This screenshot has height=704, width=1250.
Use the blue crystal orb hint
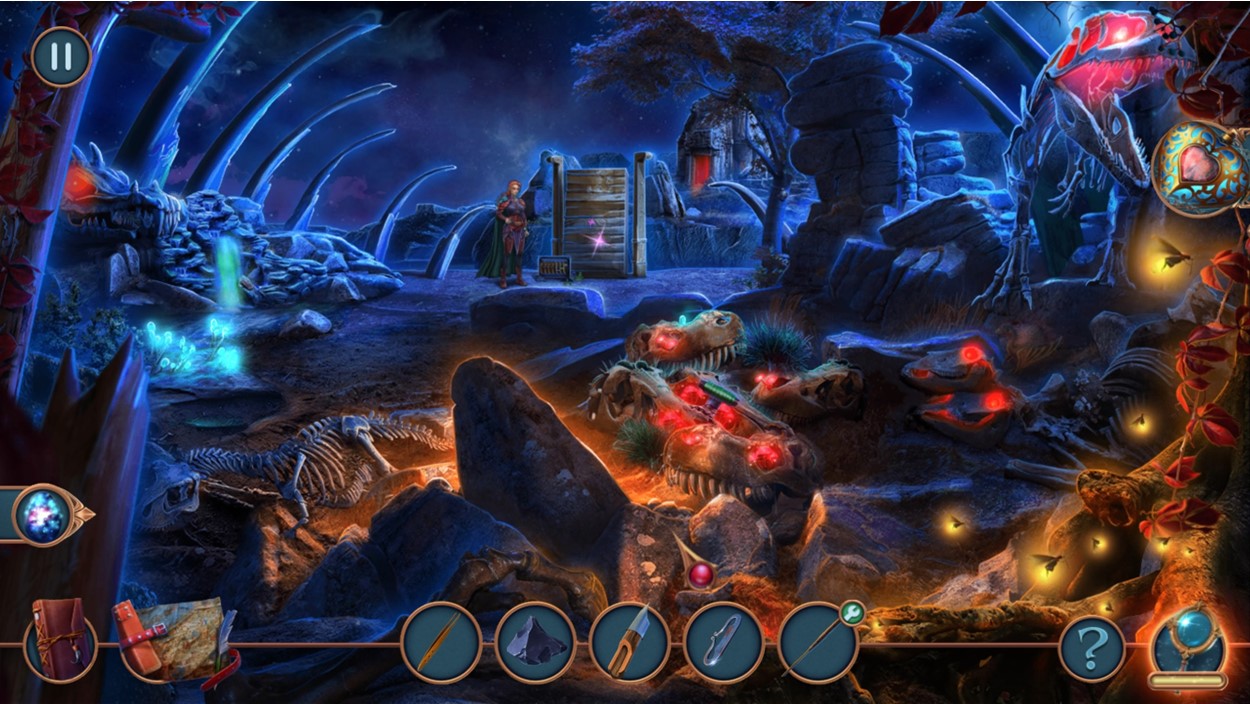coord(1188,641)
